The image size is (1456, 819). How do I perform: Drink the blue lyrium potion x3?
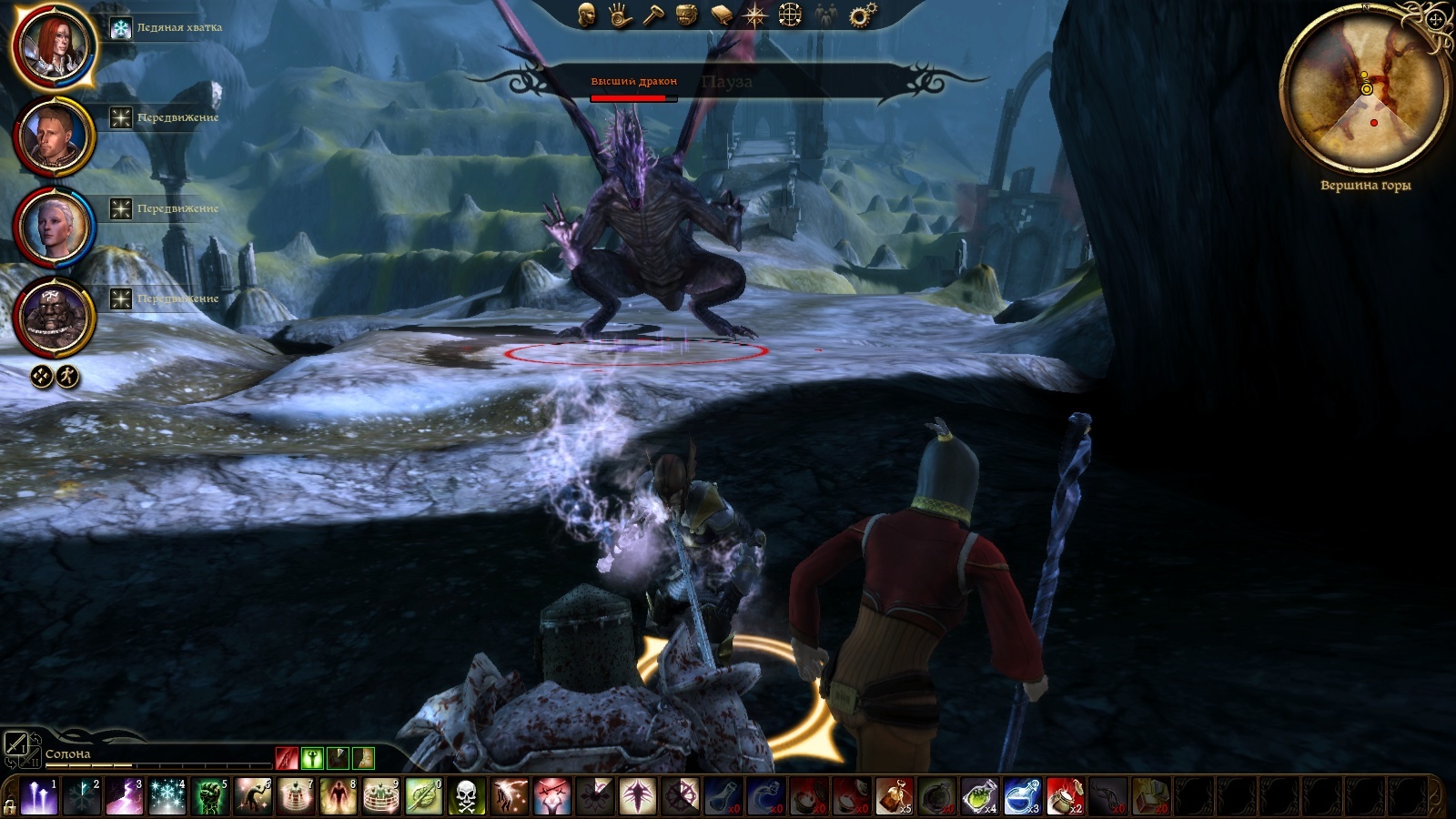[x=1022, y=797]
